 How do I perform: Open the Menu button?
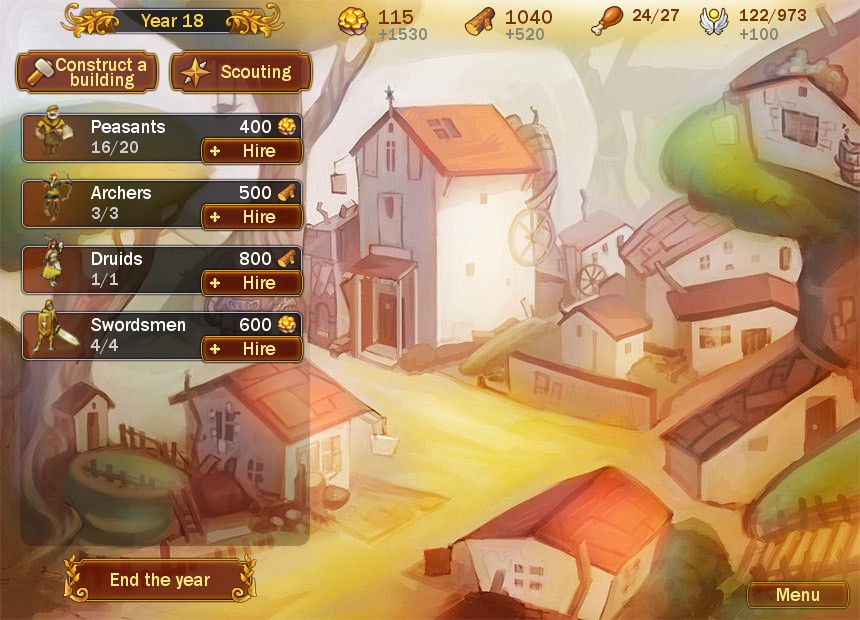797,595
